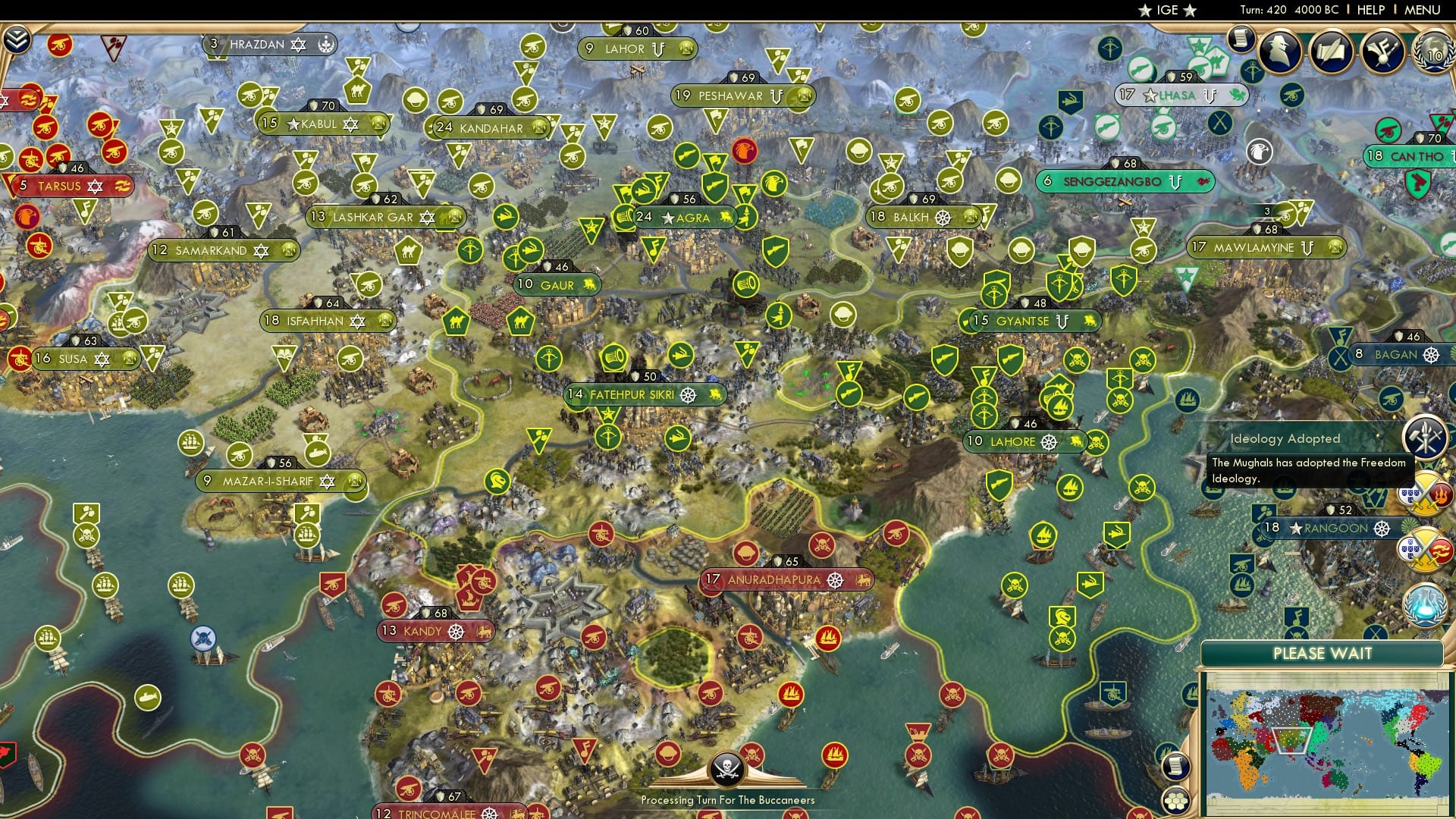1456x819 pixels.
Task: Click the Buccaneers pirate skull flag at bottom center
Action: point(729,767)
